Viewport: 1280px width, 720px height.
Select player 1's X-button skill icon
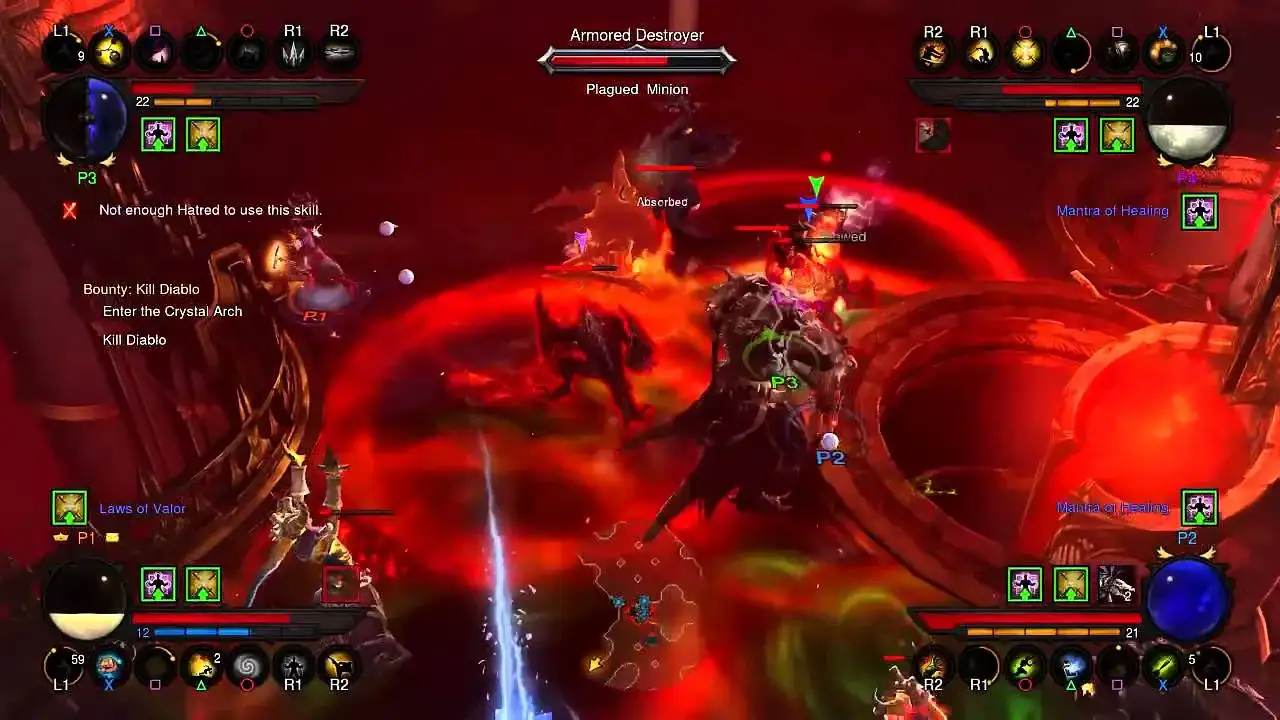pos(109,668)
